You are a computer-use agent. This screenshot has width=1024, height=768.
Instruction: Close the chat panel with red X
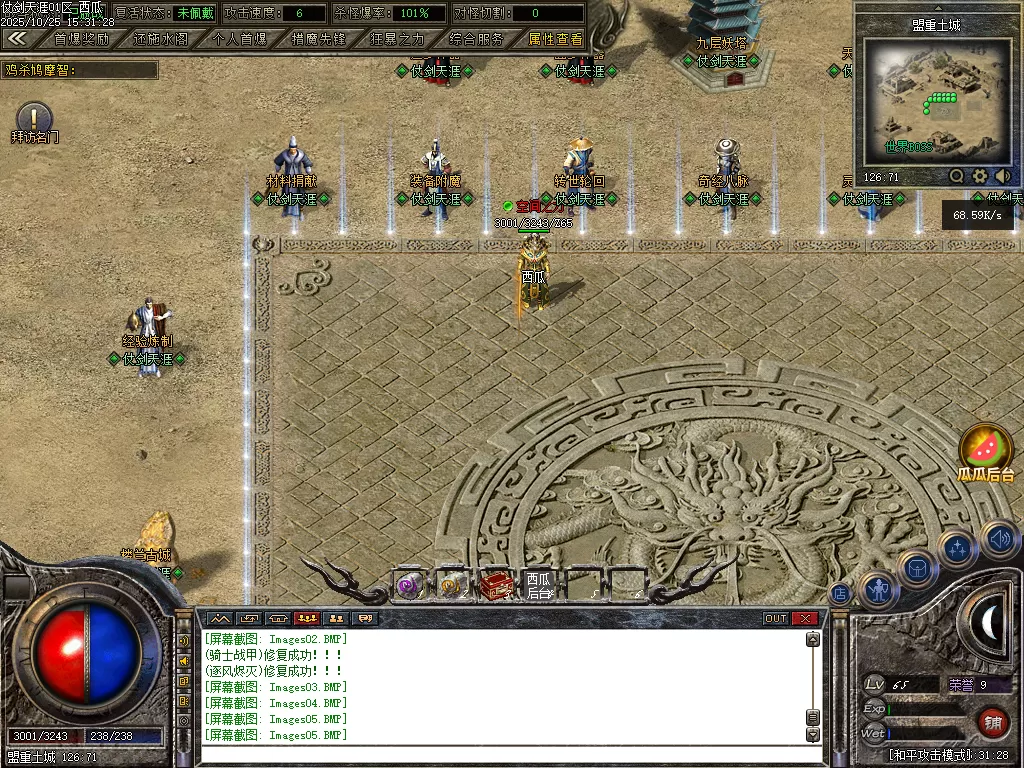[x=805, y=618]
